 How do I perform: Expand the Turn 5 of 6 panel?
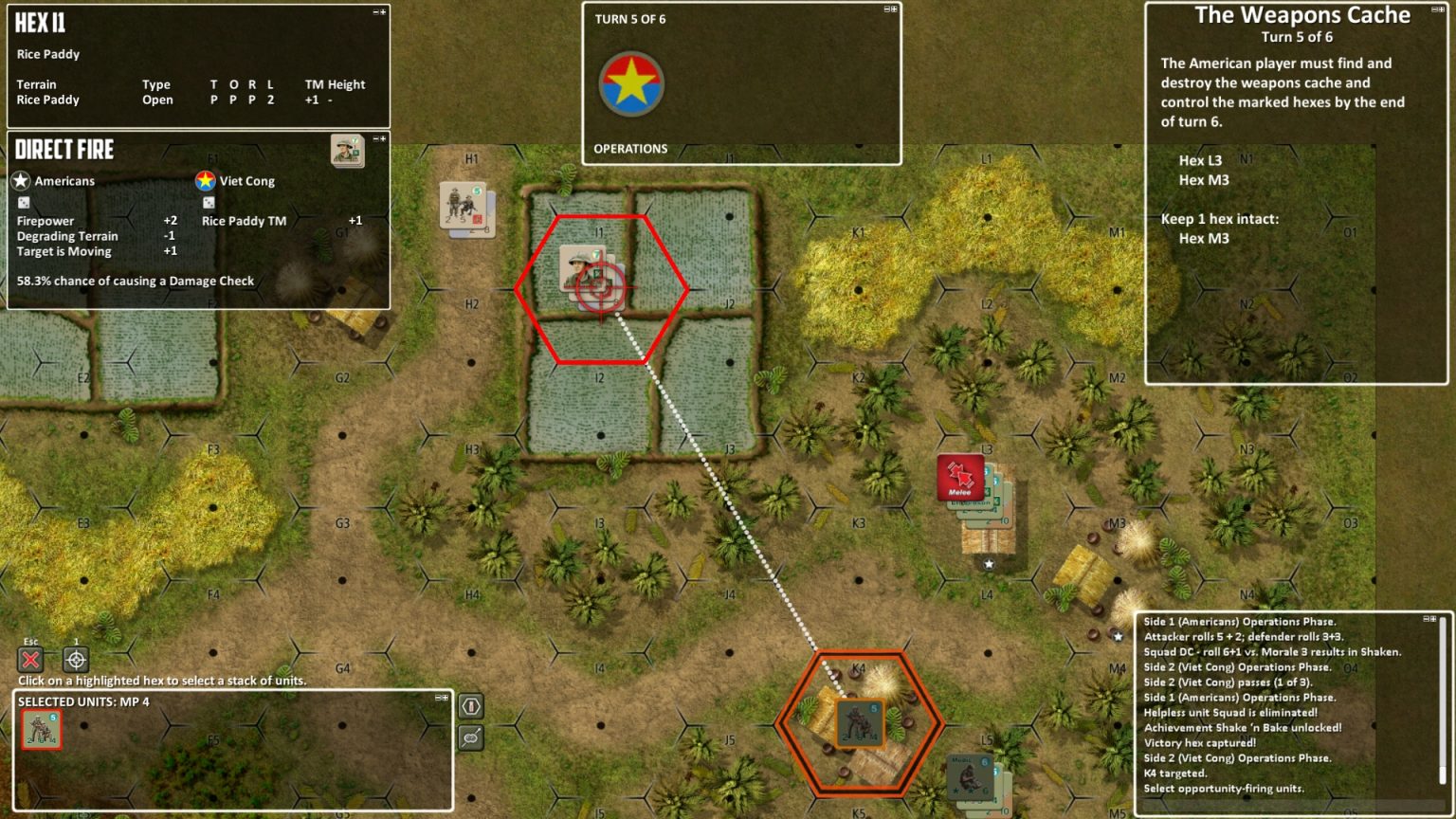coord(892,9)
